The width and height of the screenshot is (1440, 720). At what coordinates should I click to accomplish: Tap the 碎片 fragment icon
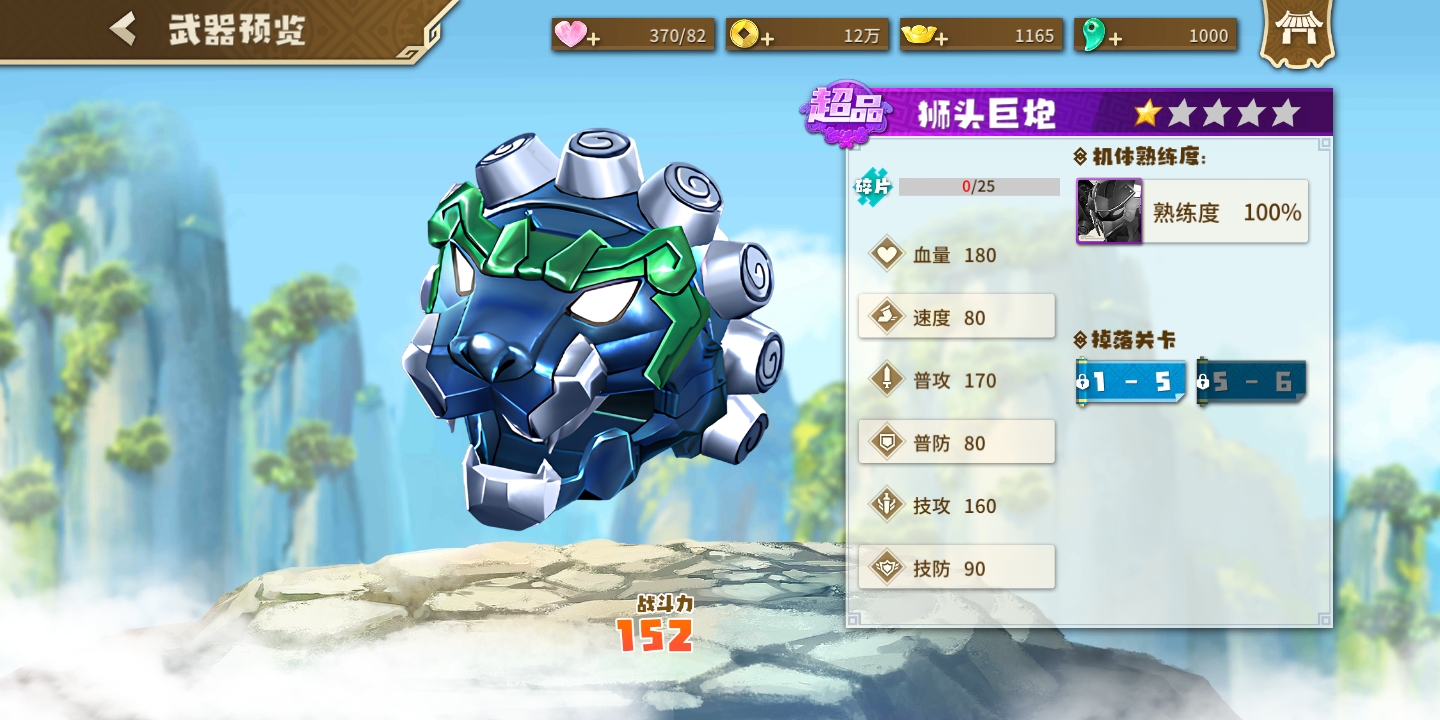872,187
